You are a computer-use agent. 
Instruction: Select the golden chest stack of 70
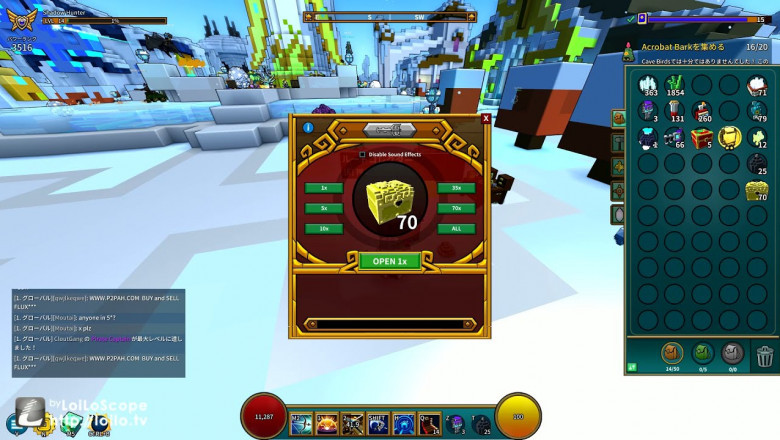(x=756, y=190)
